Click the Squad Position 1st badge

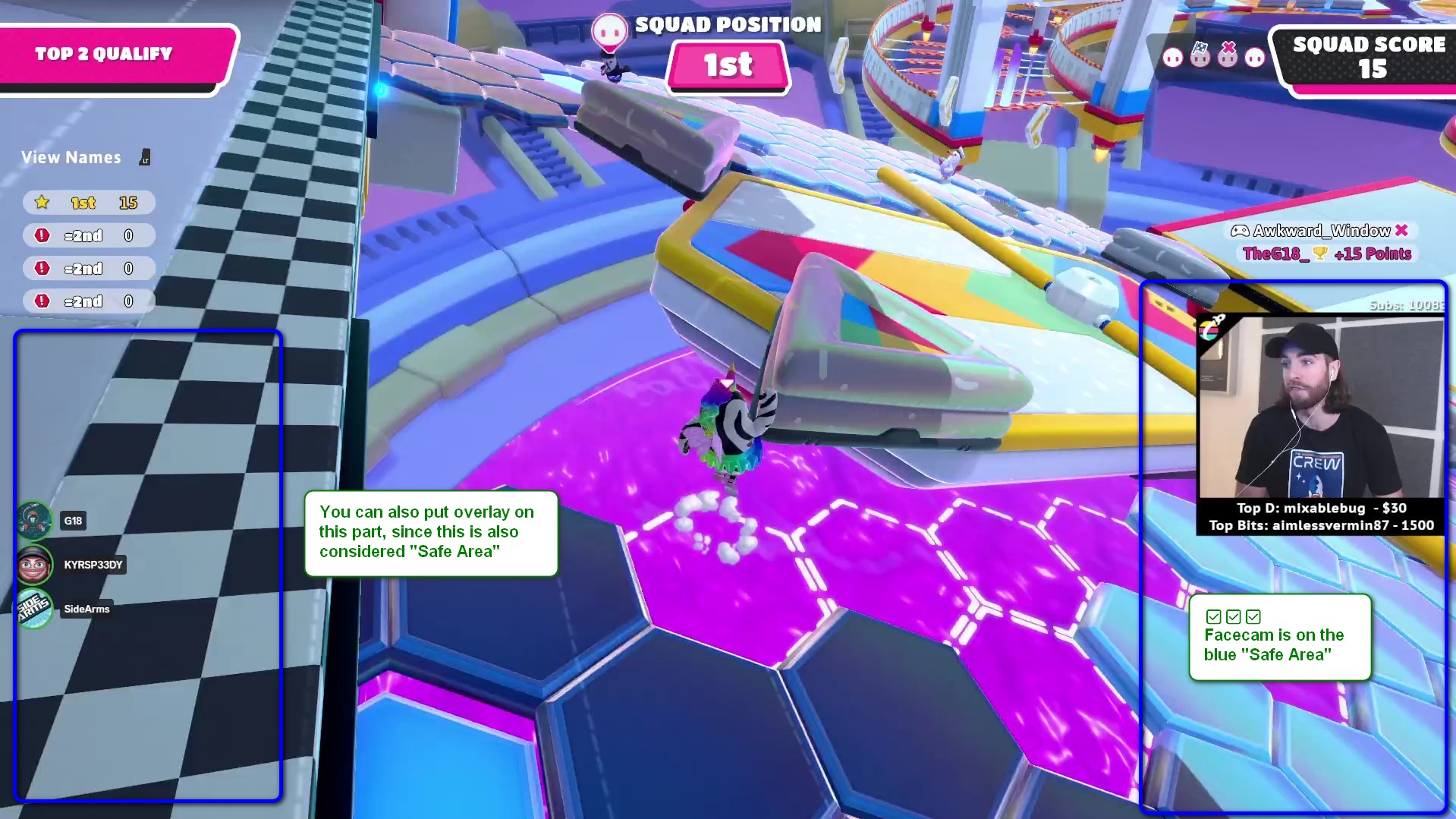(x=728, y=65)
